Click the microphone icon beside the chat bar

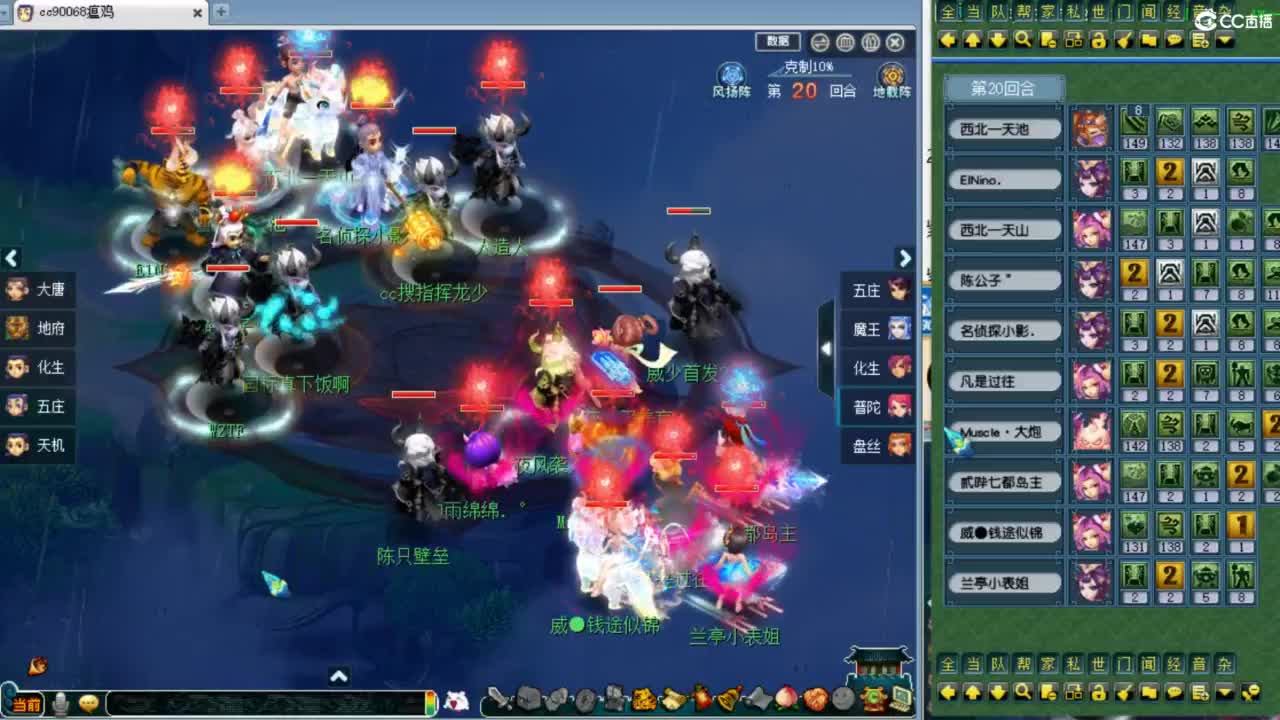coord(58,702)
